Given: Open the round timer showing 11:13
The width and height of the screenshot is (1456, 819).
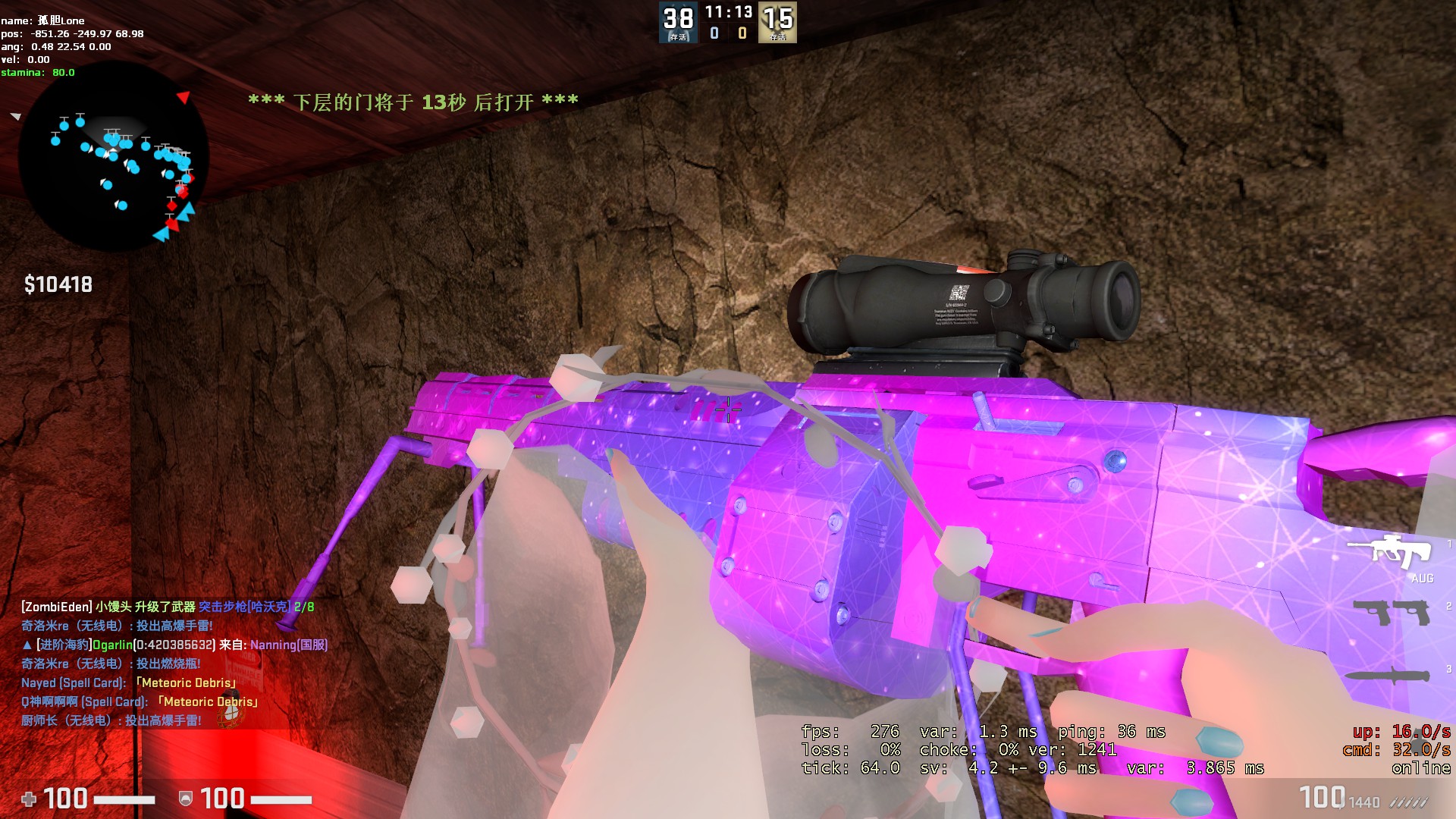Looking at the screenshot, I should [729, 12].
